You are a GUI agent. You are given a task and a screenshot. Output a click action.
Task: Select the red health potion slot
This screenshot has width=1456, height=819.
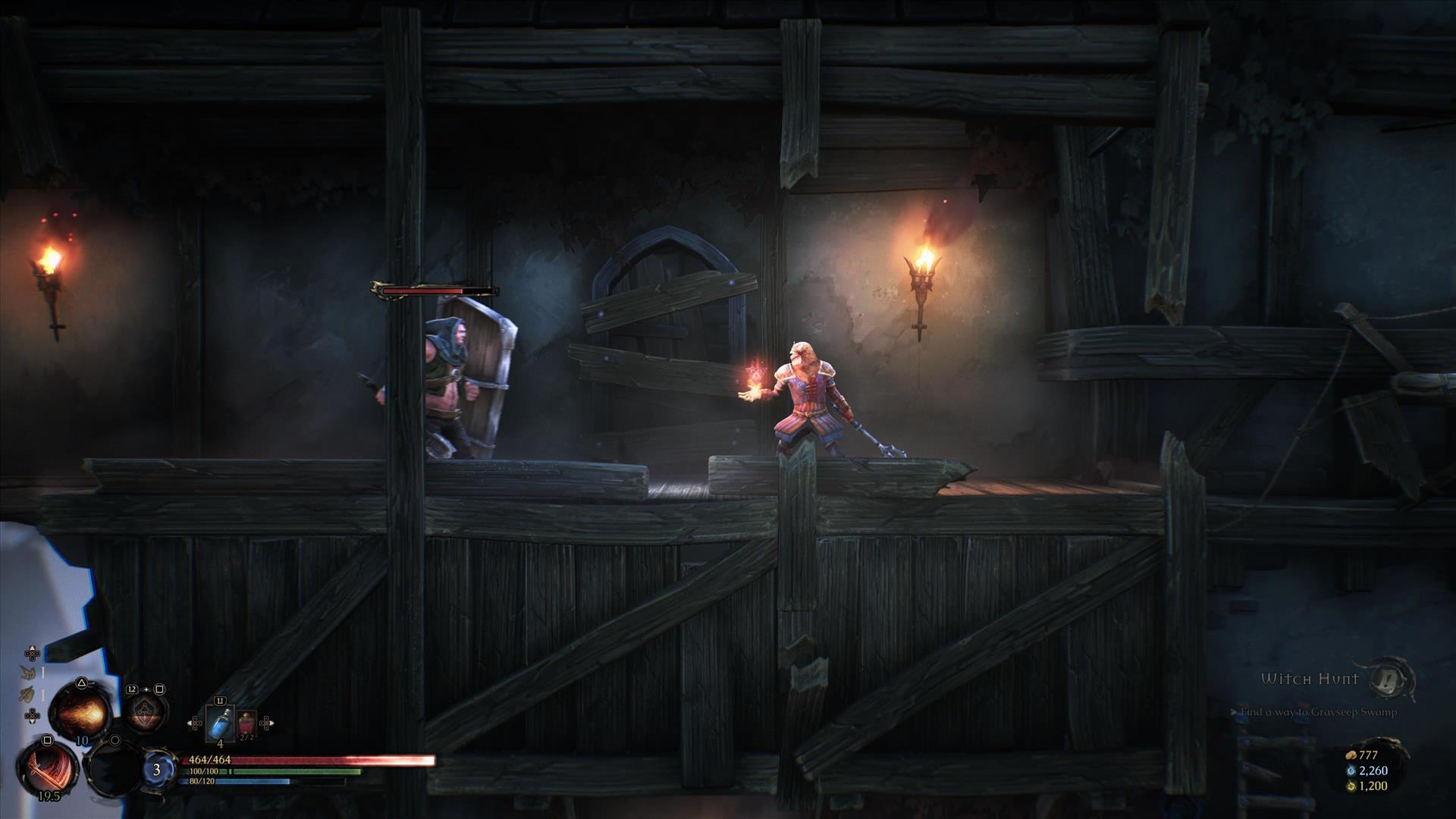[247, 724]
